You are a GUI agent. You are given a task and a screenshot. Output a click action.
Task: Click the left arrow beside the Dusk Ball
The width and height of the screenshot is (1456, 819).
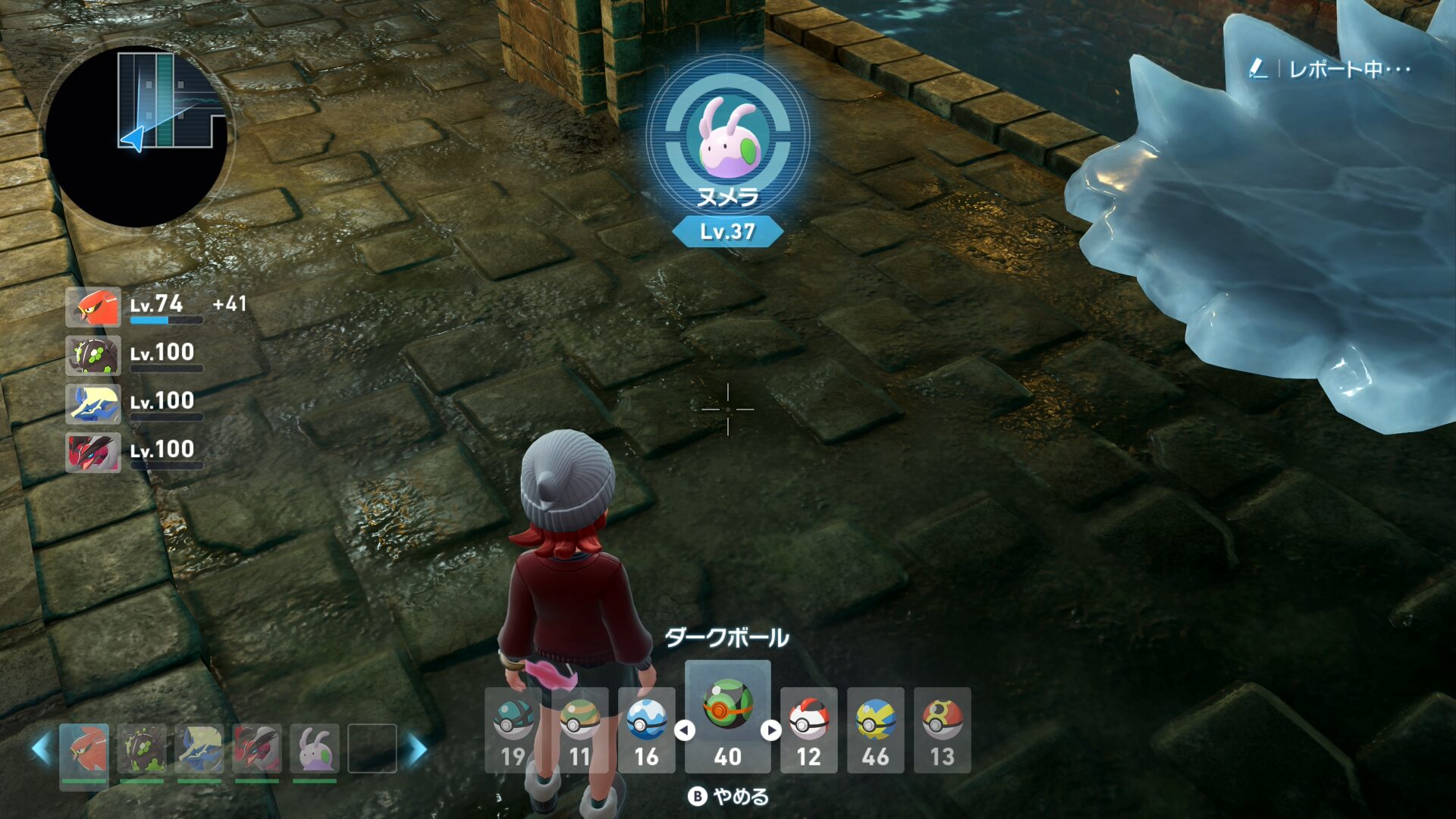click(x=685, y=730)
